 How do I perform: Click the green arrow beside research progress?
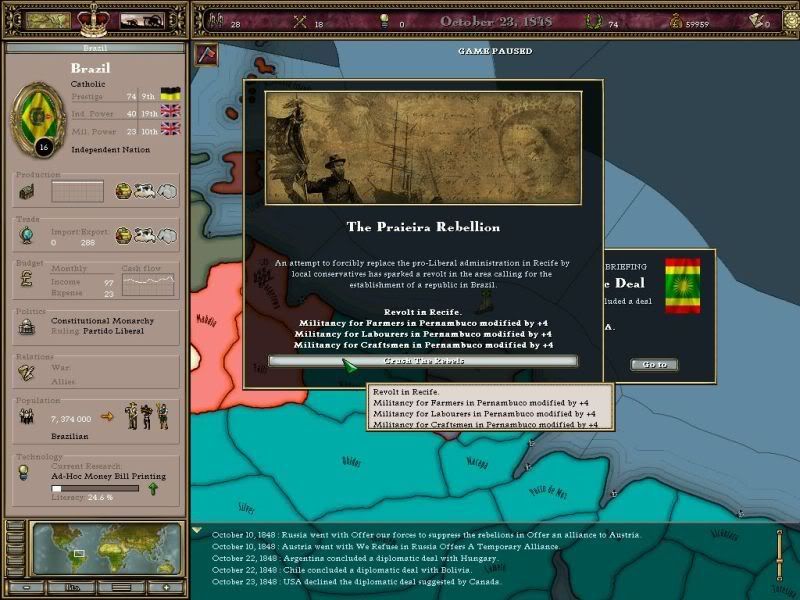(x=152, y=489)
